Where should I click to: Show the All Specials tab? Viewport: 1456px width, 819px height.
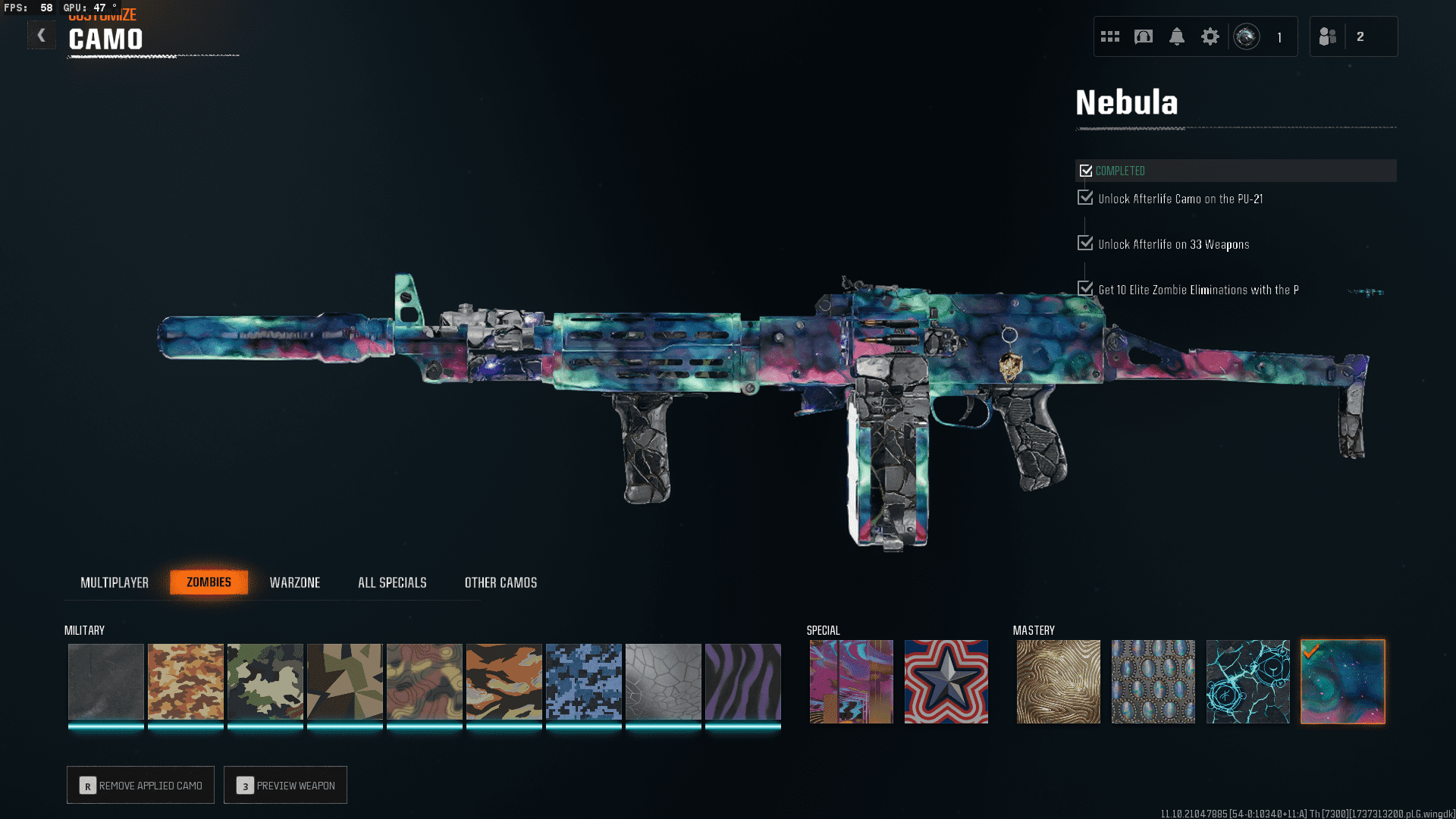pos(392,582)
